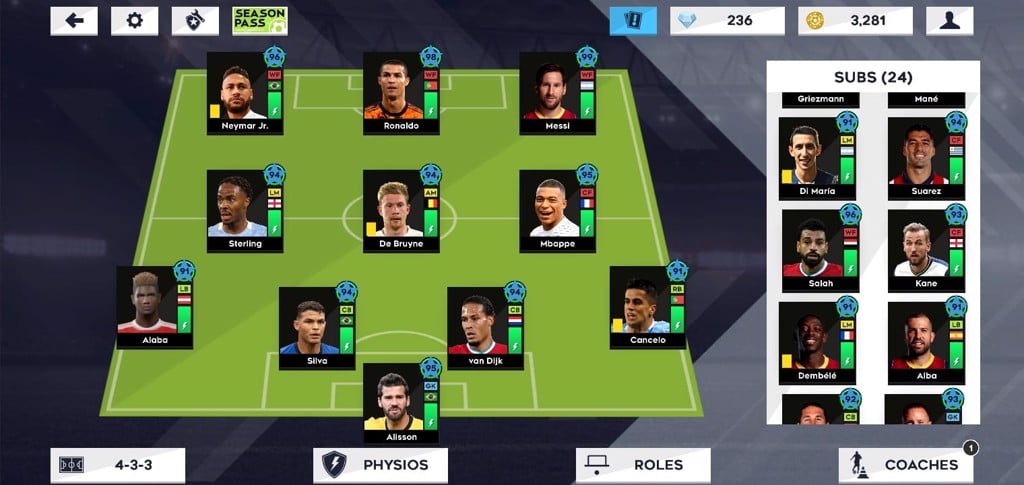
Task: Open the Roles menu
Action: point(643,465)
